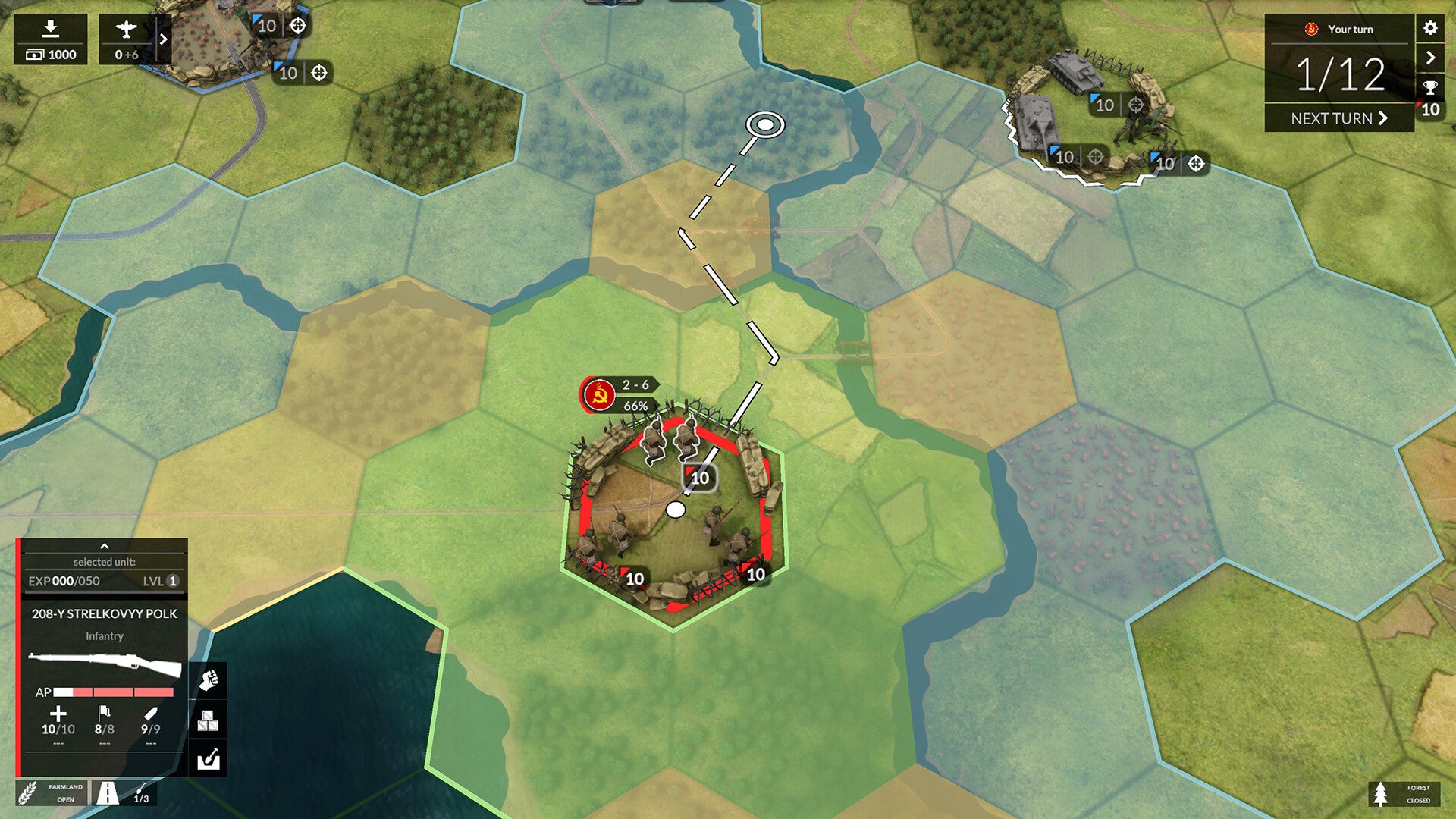Click the Farmland terrain info box
This screenshot has height=819, width=1456.
pos(52,793)
